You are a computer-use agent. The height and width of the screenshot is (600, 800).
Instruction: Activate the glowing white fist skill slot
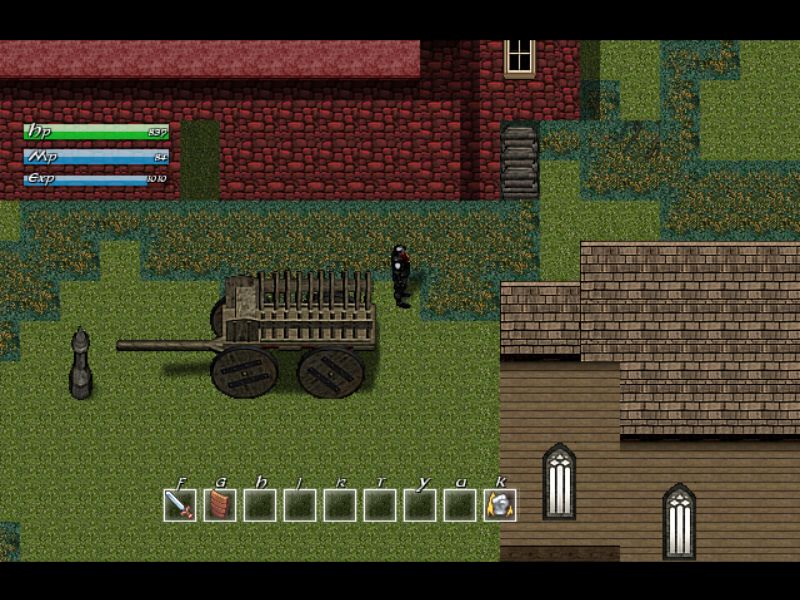(500, 505)
